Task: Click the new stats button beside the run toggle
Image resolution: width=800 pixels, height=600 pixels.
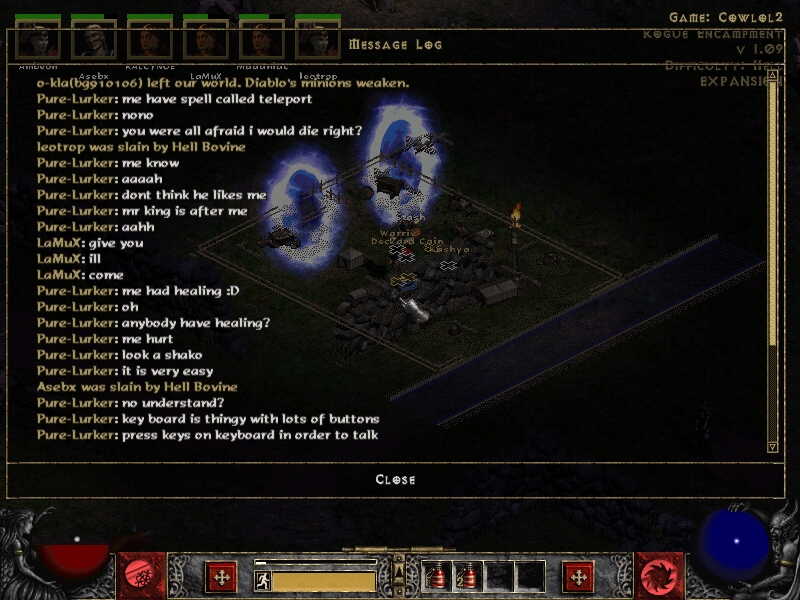Action: (x=221, y=577)
